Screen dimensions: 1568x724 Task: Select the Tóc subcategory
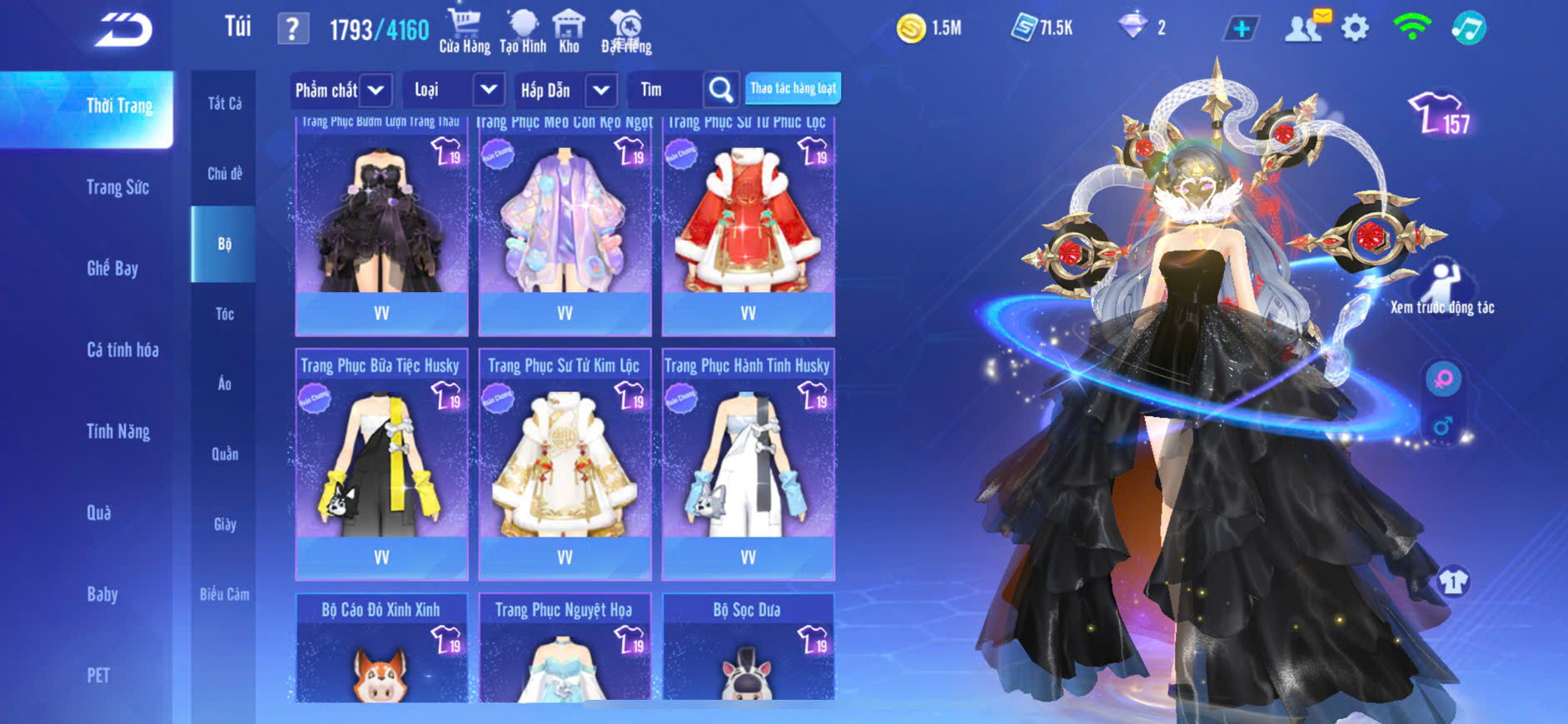coord(224,314)
